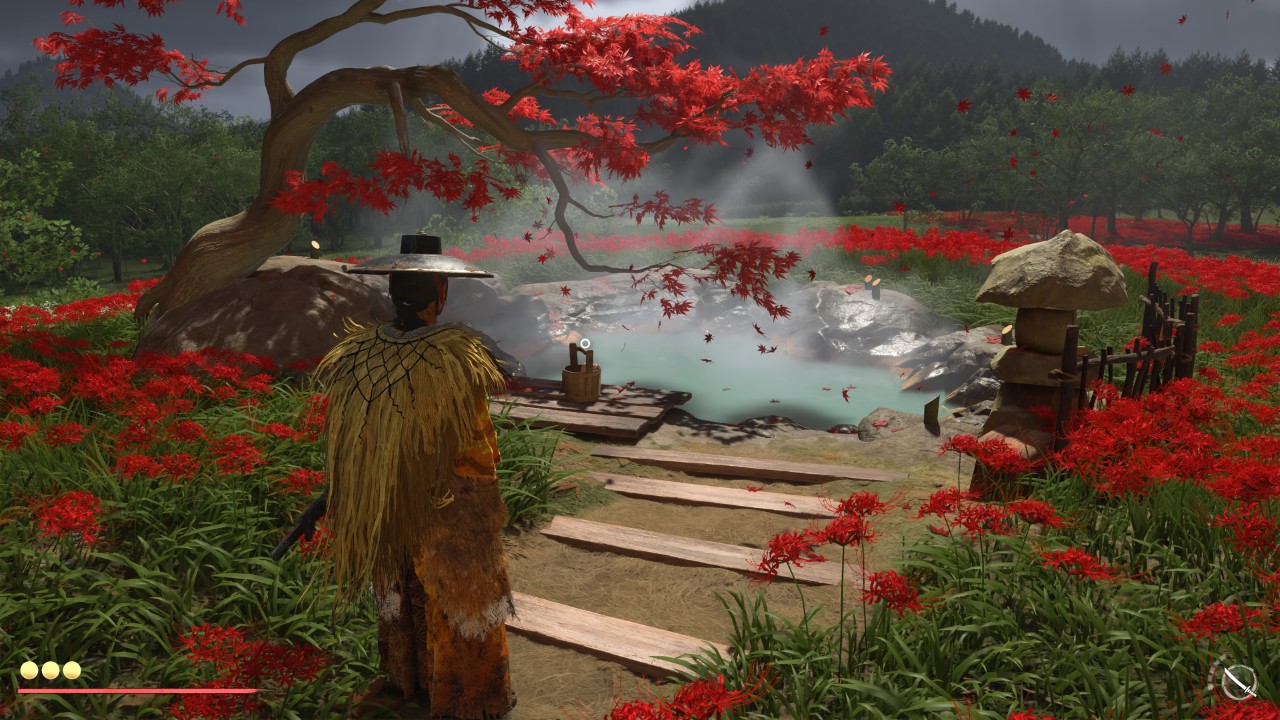Click the katana weapon icon in the circle

tap(1238, 681)
